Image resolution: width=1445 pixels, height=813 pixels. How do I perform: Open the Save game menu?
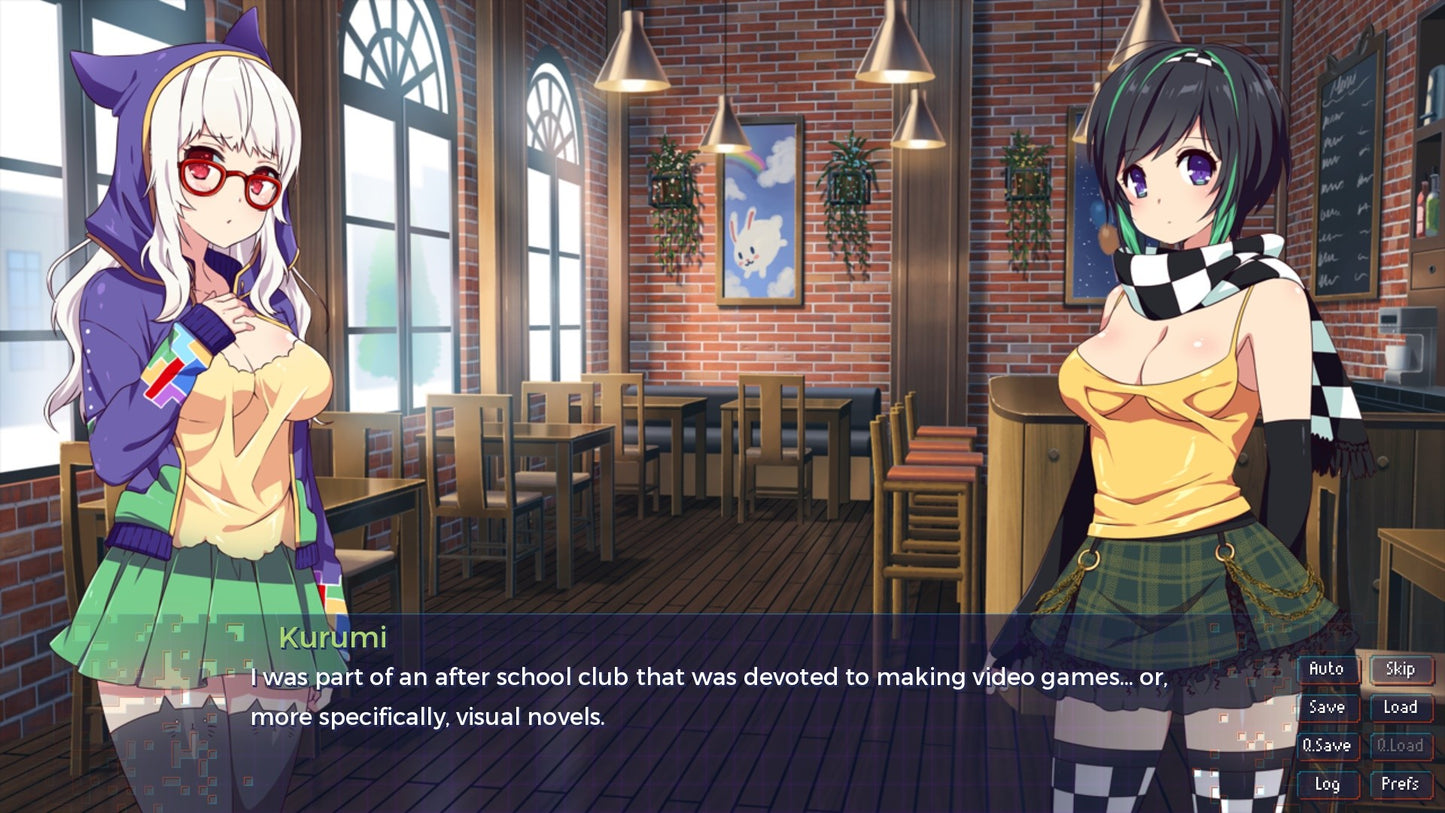(1327, 707)
